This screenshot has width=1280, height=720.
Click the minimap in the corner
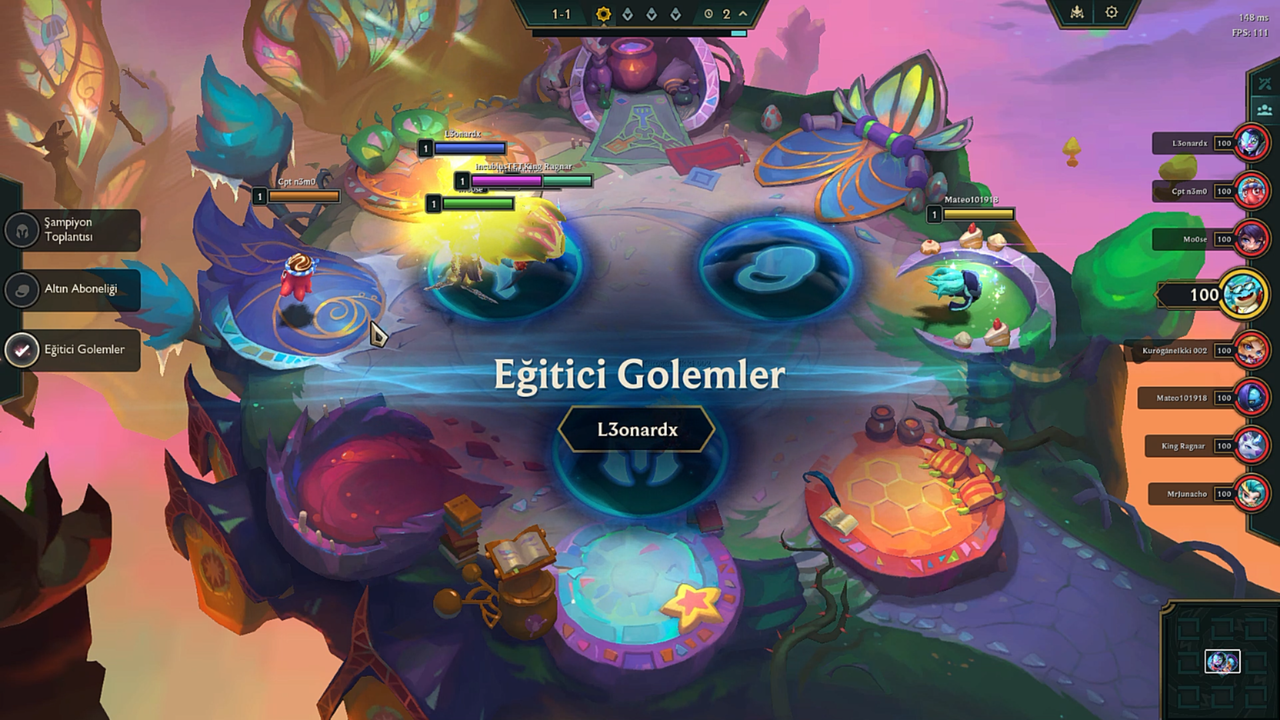[1221, 660]
